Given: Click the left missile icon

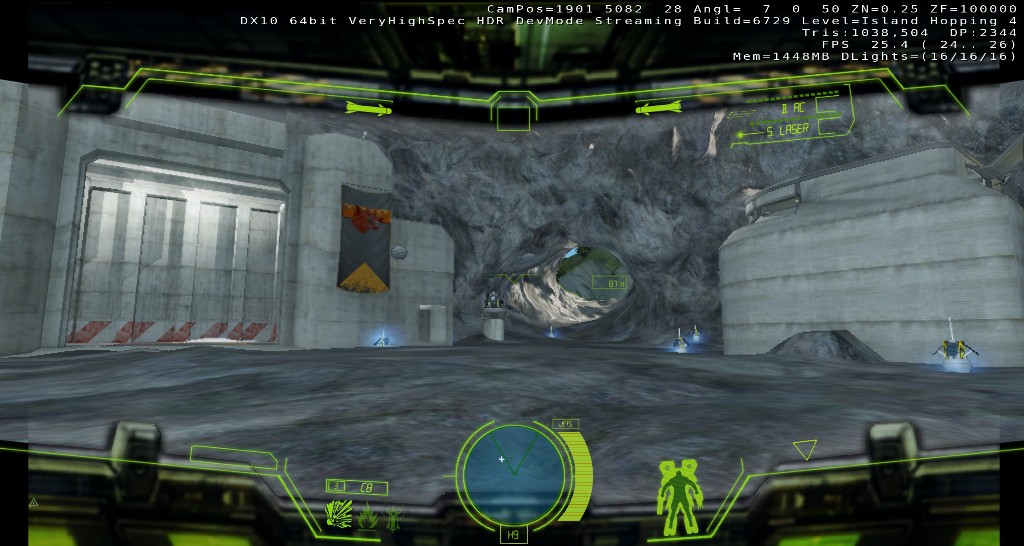Looking at the screenshot, I should pyautogui.click(x=374, y=107).
